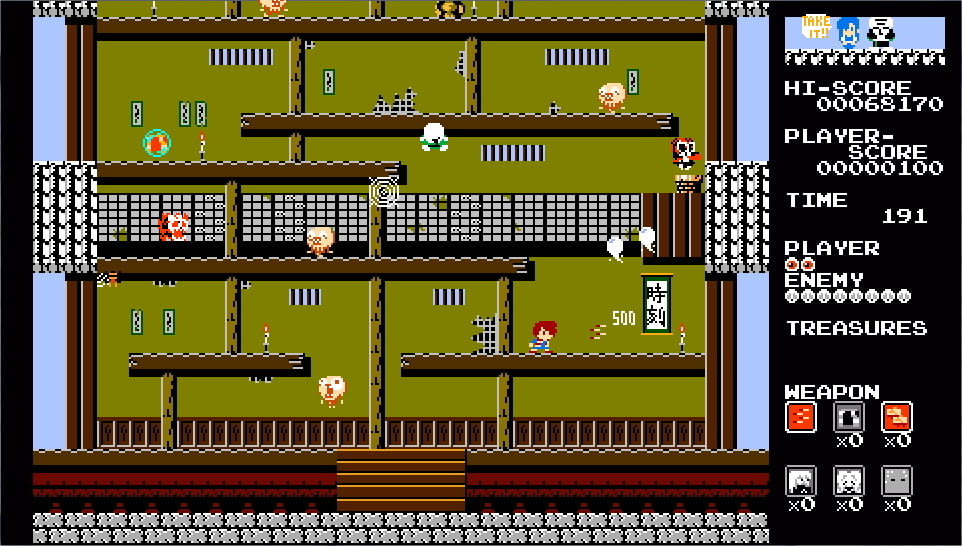Pick the long-haired ghost weapon slot
The image size is (962, 546).
click(x=801, y=481)
